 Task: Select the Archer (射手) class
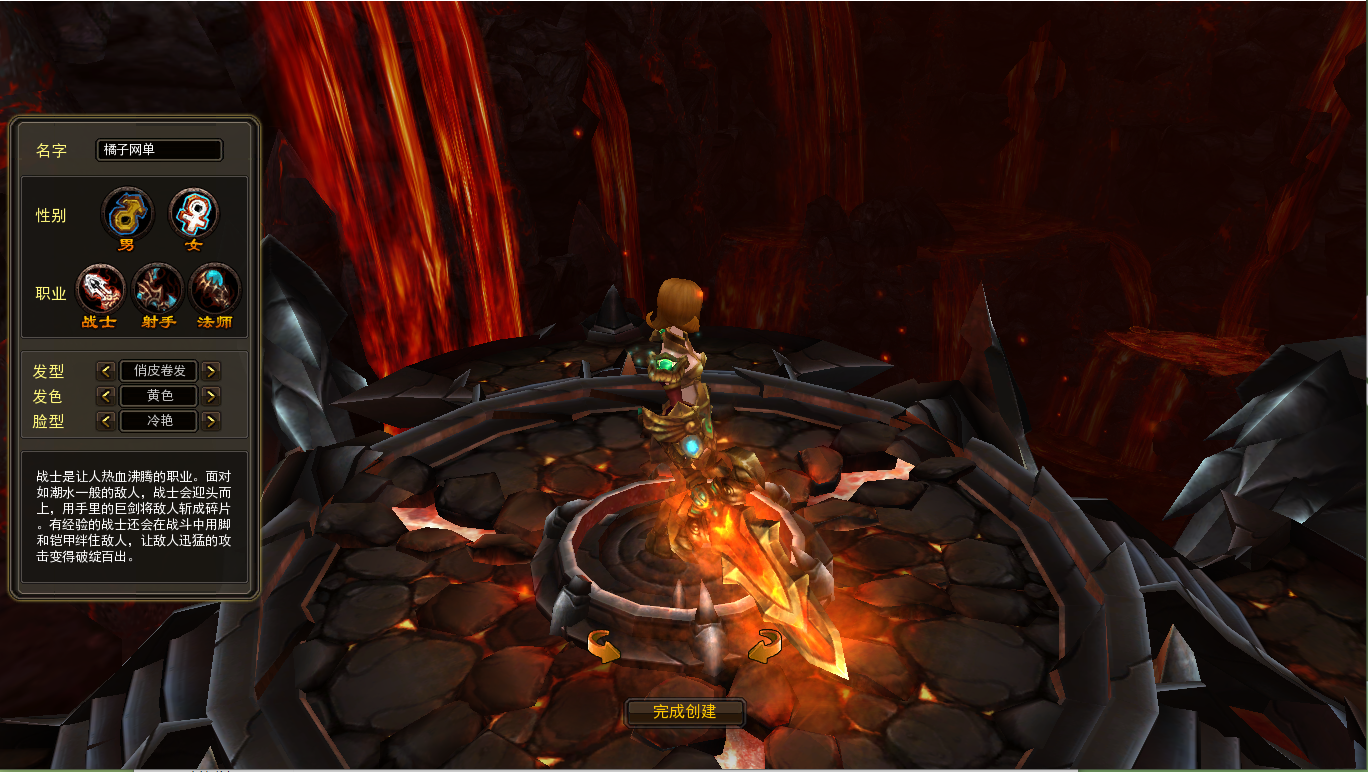[x=158, y=289]
